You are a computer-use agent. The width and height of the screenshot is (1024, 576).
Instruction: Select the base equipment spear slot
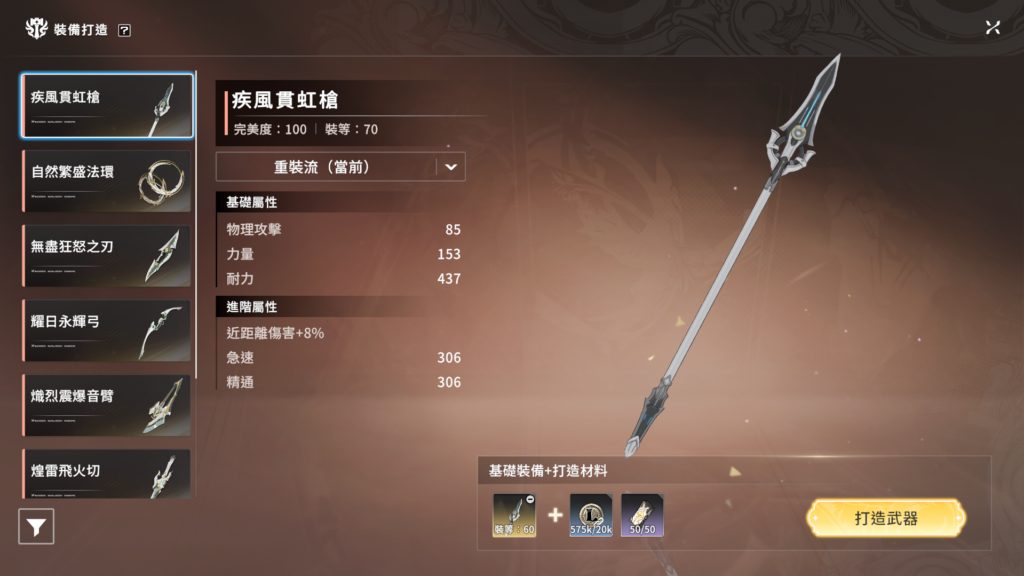coord(514,515)
